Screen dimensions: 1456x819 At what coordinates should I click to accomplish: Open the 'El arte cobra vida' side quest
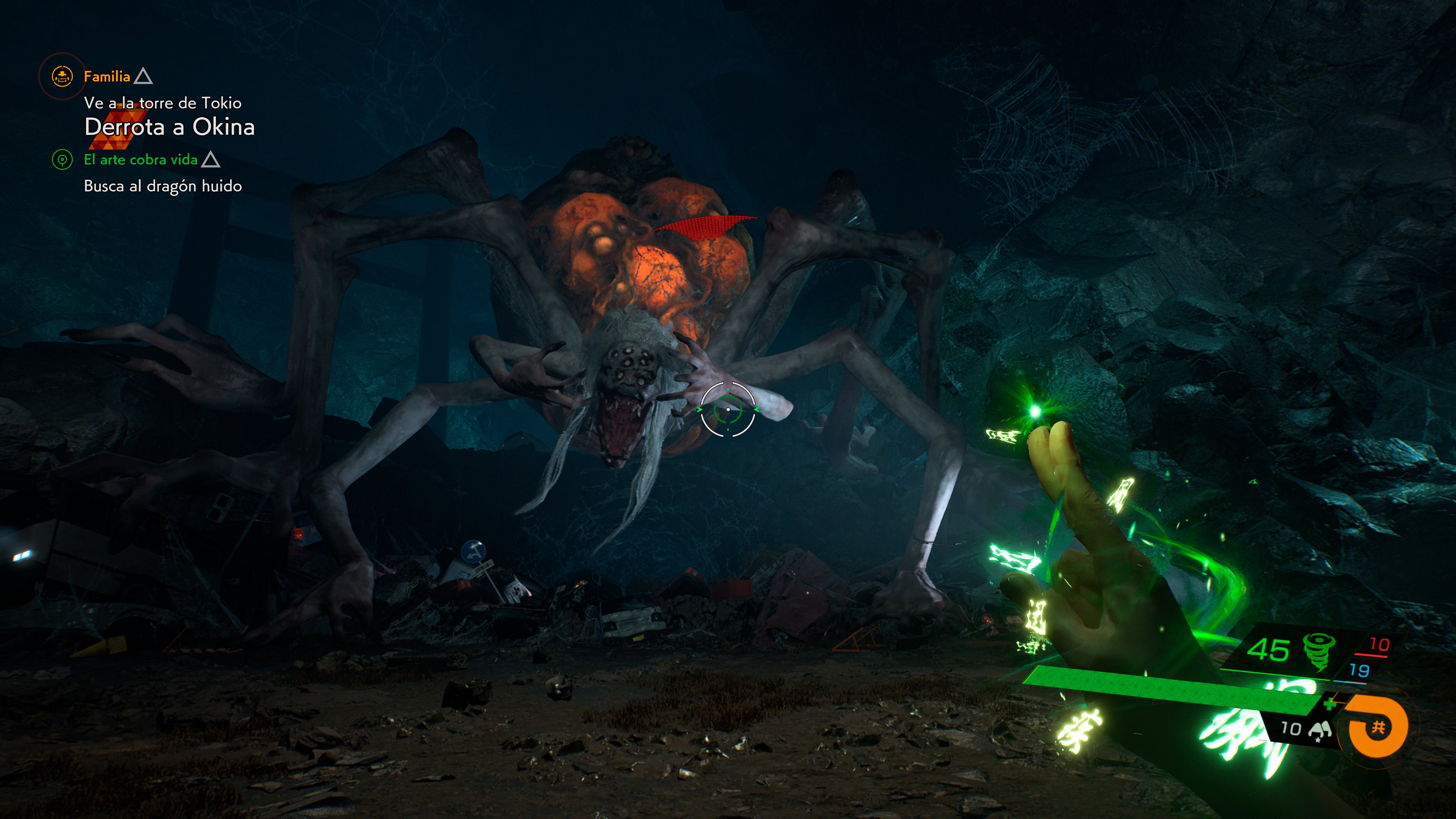point(141,160)
